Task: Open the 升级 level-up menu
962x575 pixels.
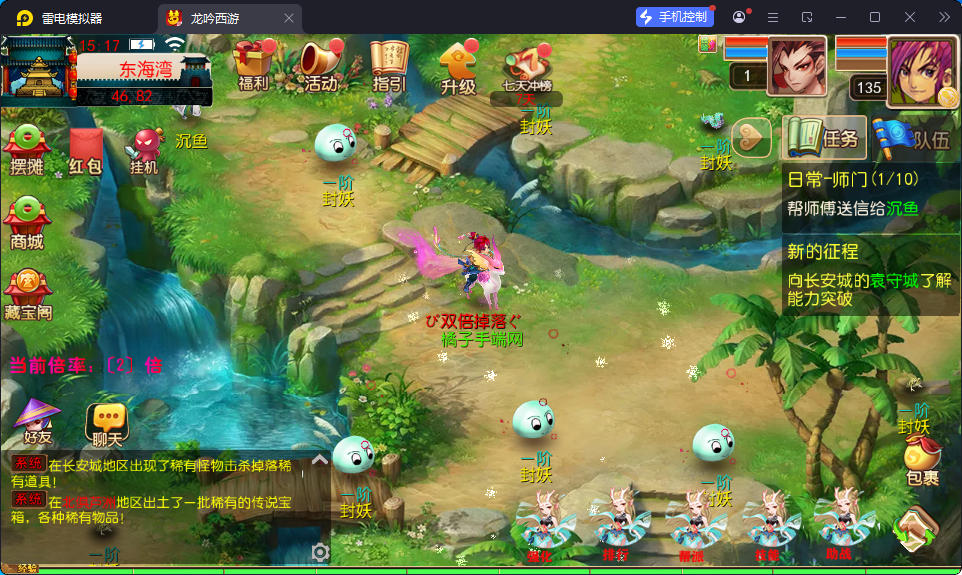Action: coord(458,68)
